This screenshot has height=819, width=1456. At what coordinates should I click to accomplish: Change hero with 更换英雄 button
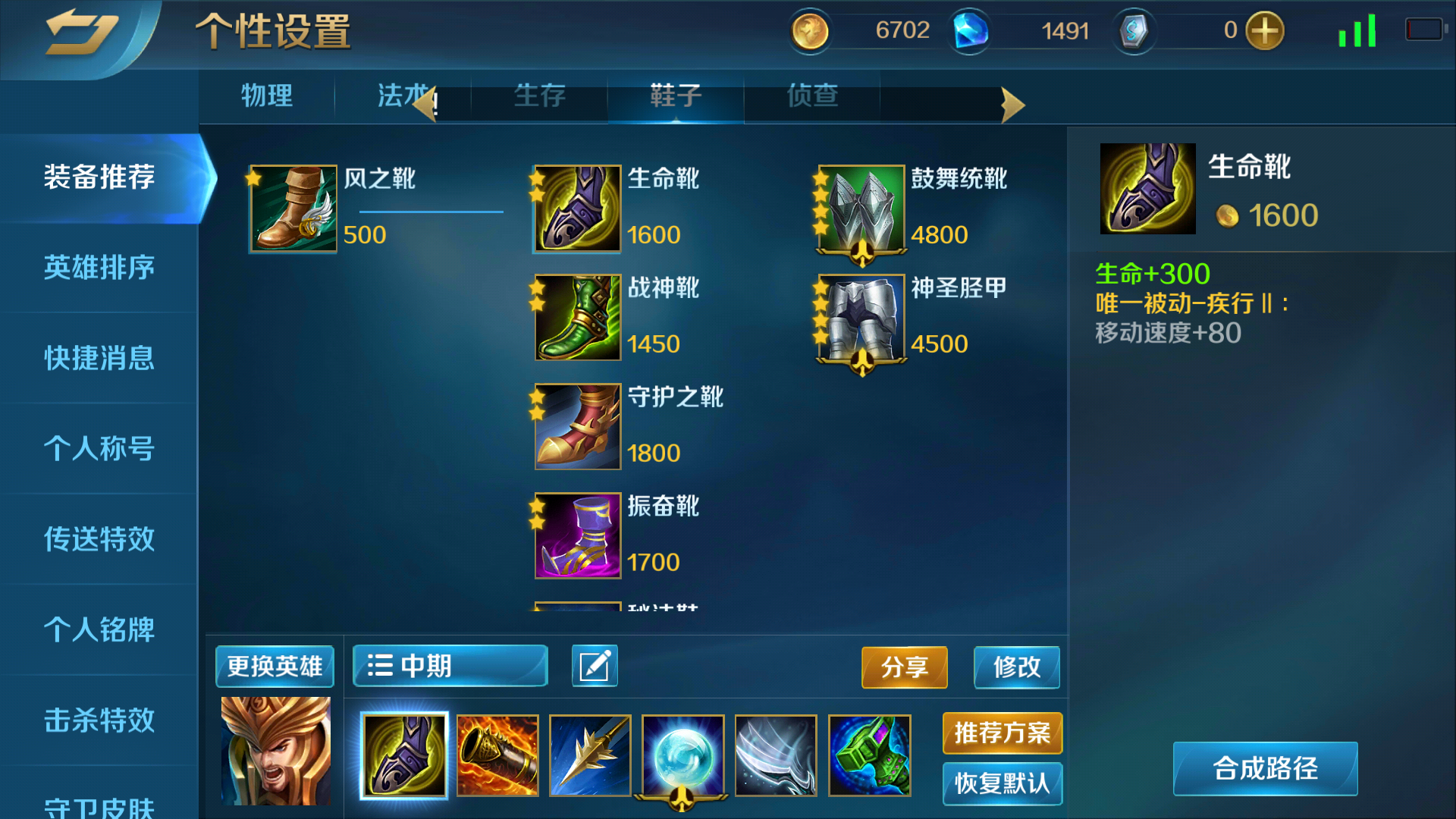click(275, 667)
